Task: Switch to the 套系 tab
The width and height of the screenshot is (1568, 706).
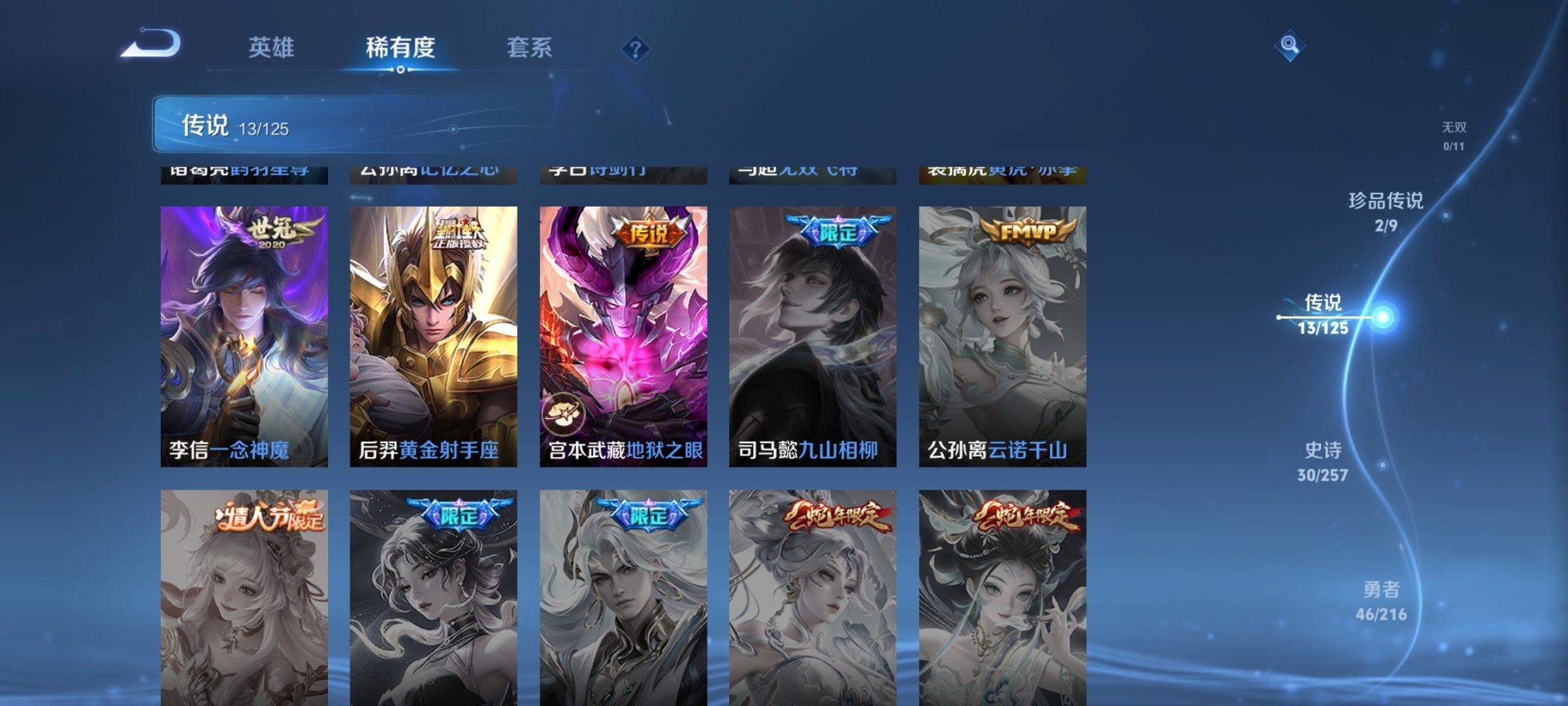Action: (x=531, y=47)
